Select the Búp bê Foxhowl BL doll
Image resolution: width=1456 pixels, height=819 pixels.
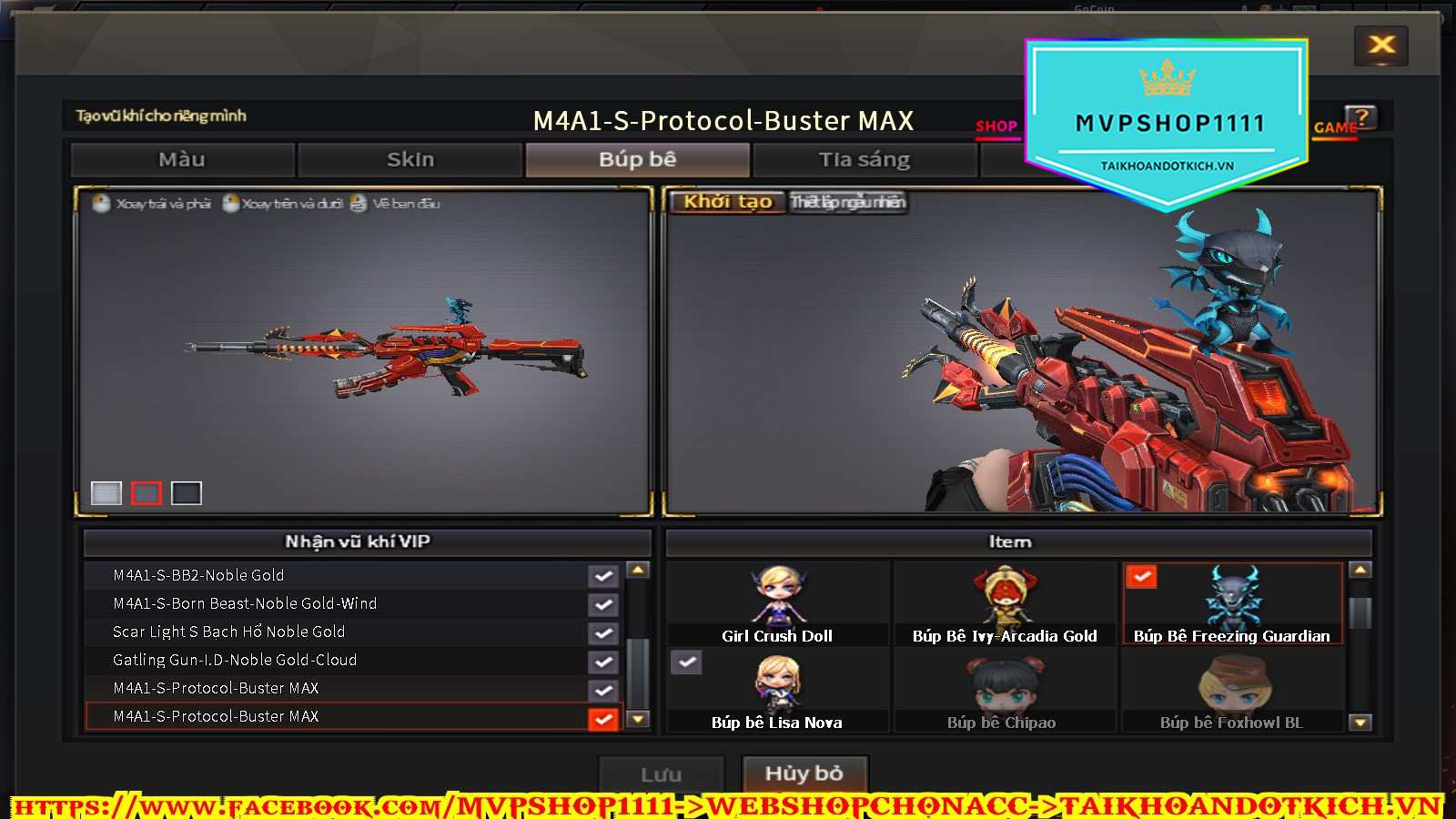click(1232, 690)
